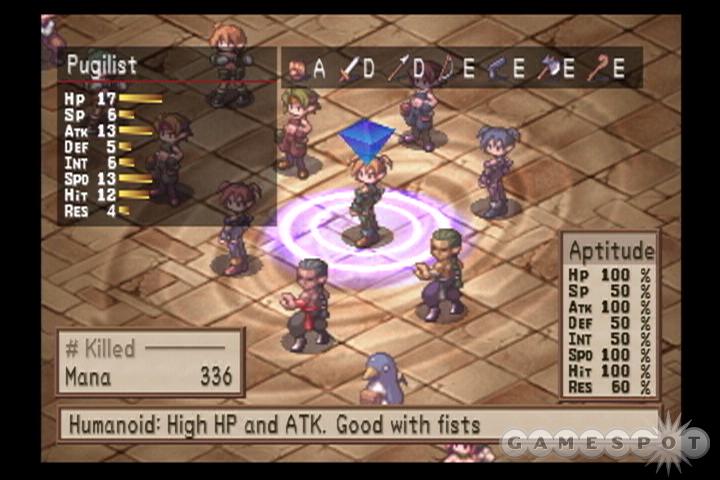The height and width of the screenshot is (480, 720).
Task: Choose the axe weapon mastery icon
Action: (x=547, y=68)
